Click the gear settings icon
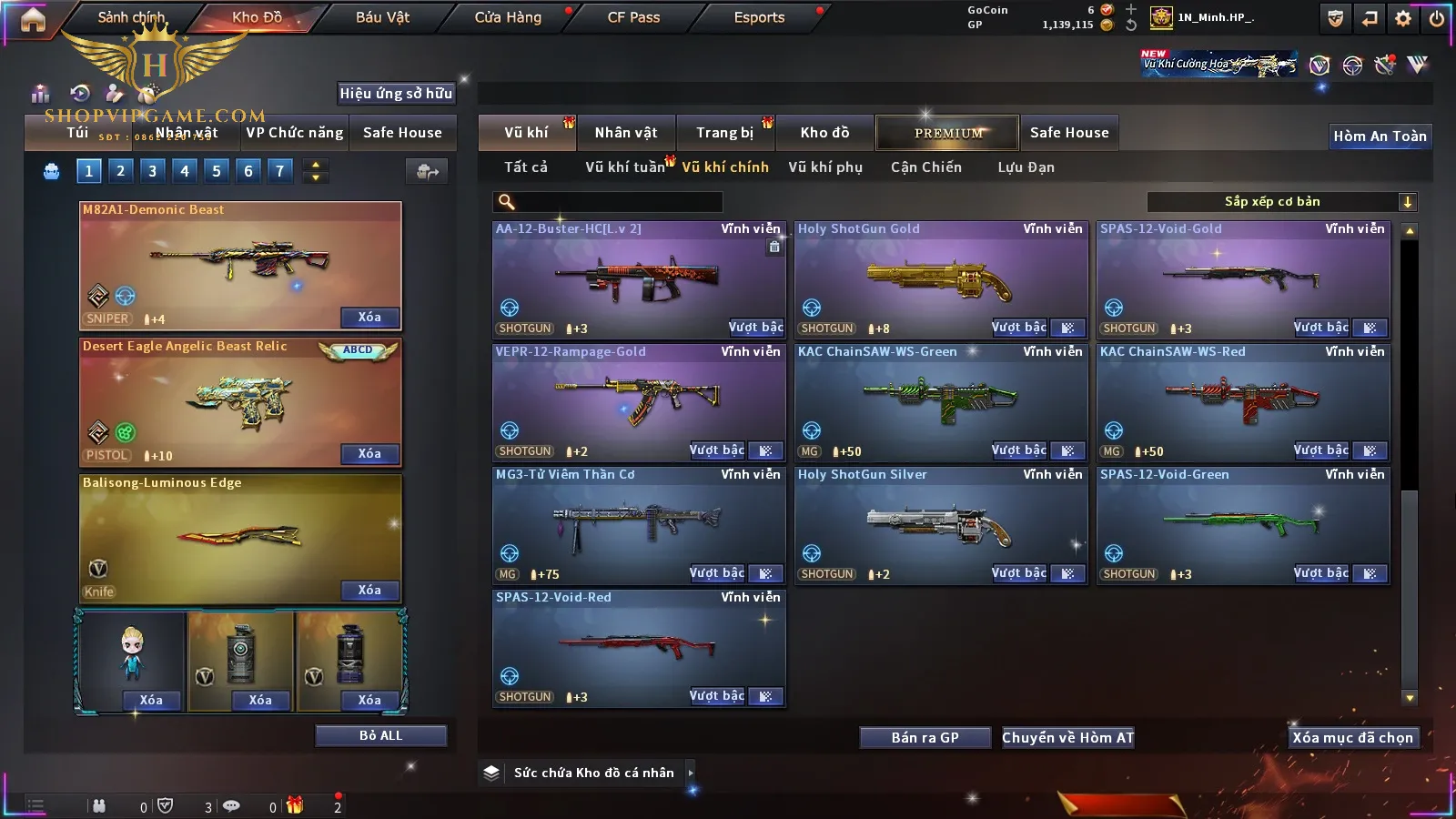Viewport: 1456px width, 819px height. (1403, 18)
